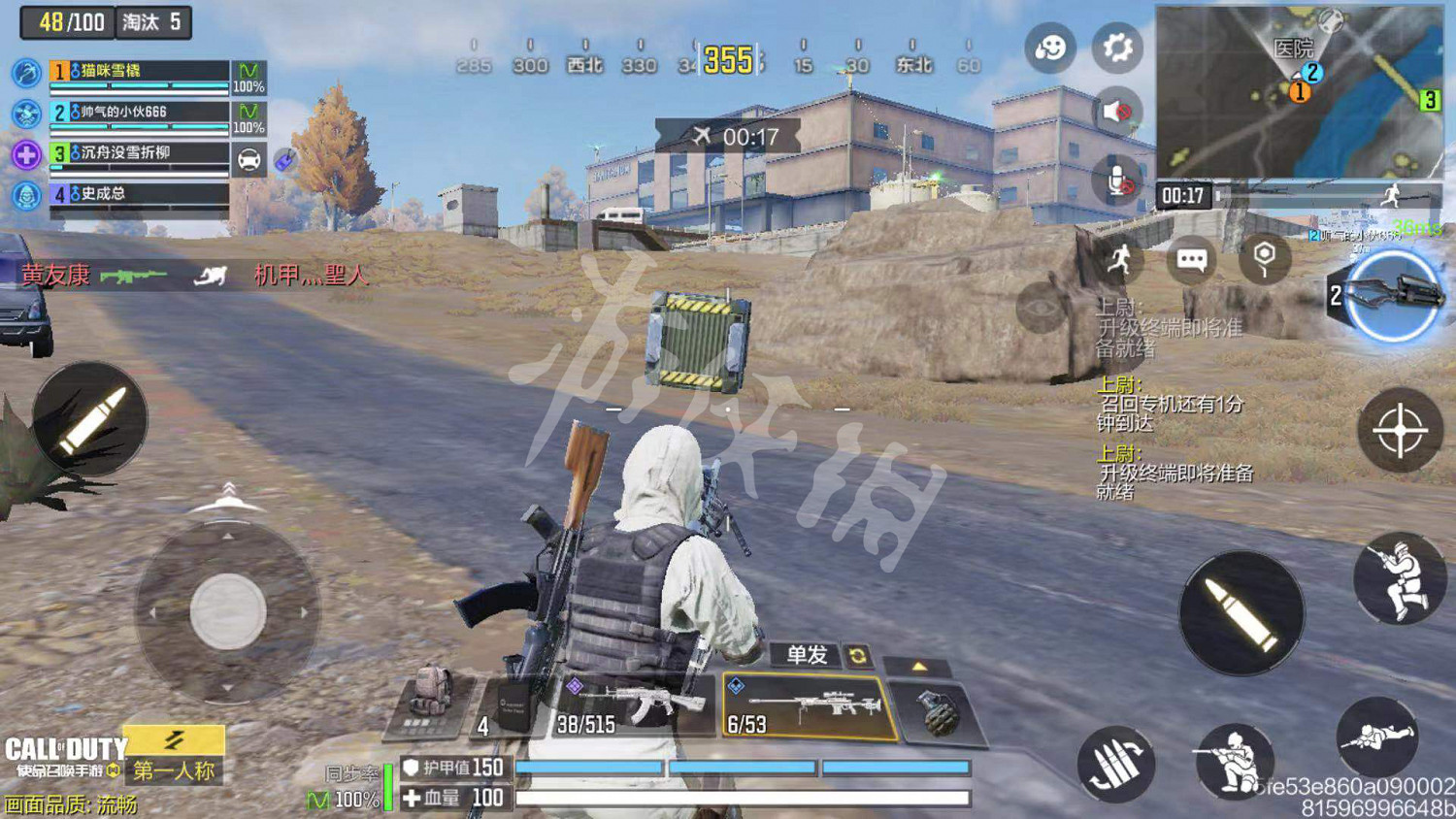Activate sprint with the running man icon
This screenshot has height=819, width=1456.
point(1121,260)
